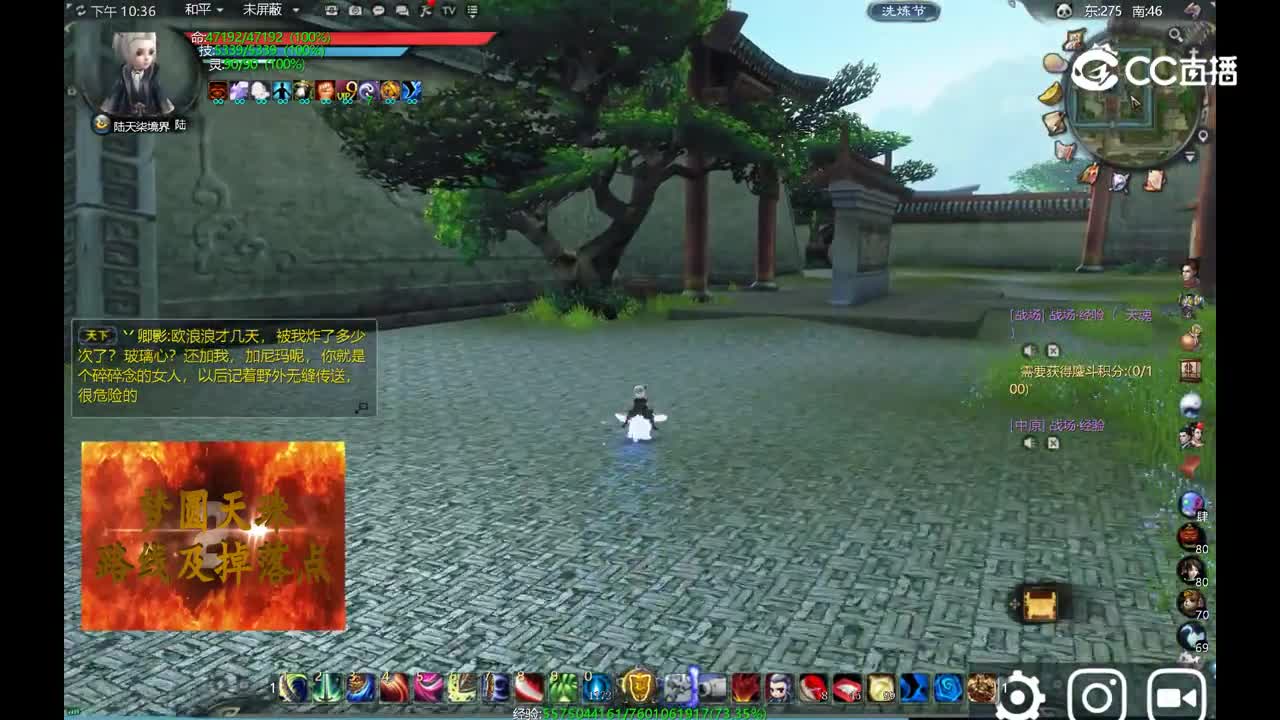Viewport: 1280px width, 720px height.
Task: Mute the 中原 battlefield speaker icon
Action: 1030,442
